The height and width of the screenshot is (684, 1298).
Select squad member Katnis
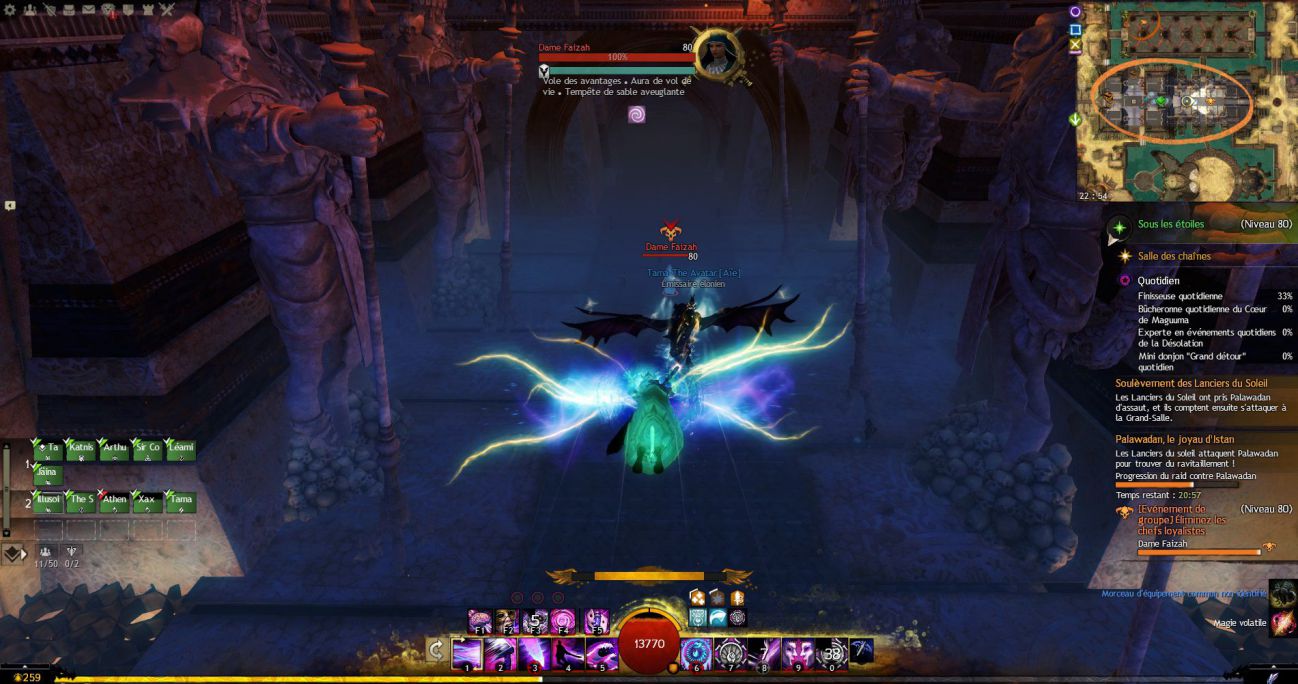point(82,450)
